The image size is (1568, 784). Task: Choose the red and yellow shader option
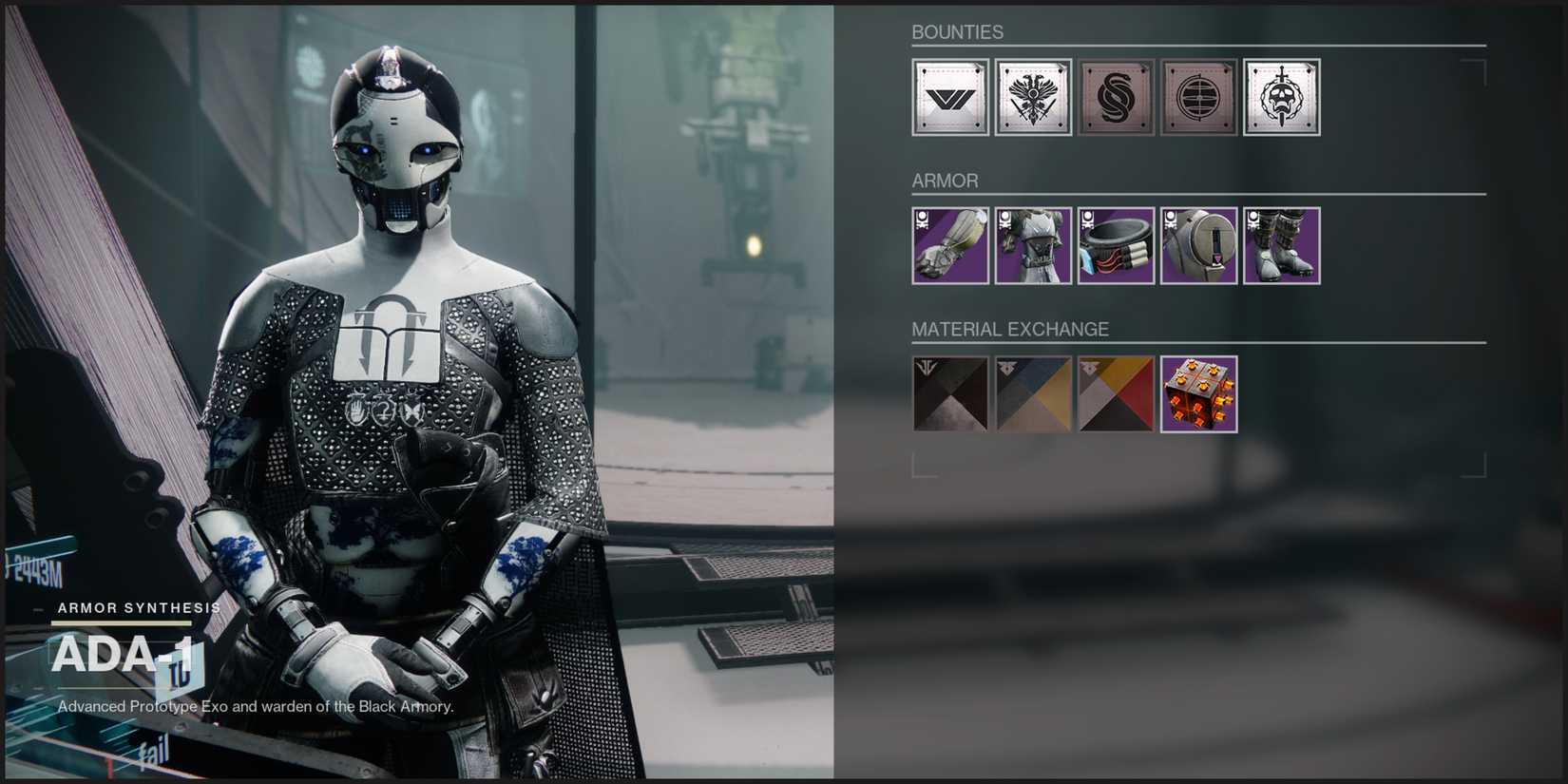[1116, 393]
